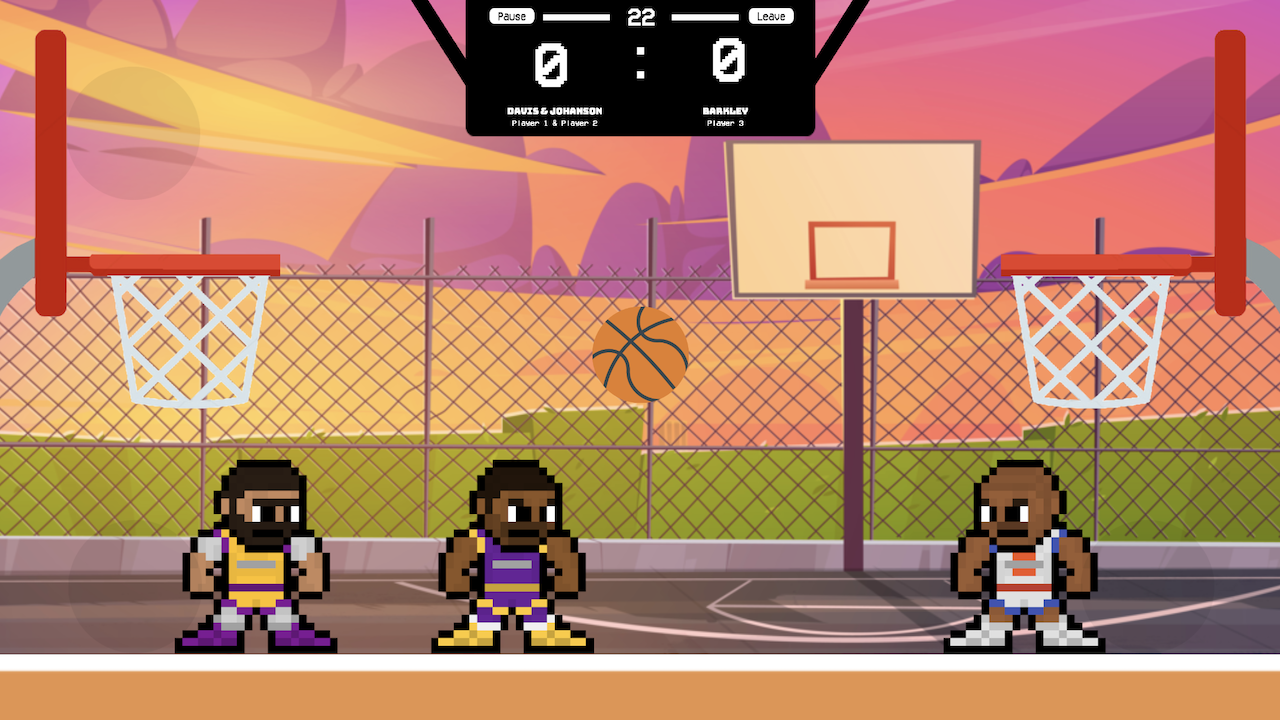1280x720 pixels.
Task: Click the white timer progress bar left of 22
Action: click(578, 16)
